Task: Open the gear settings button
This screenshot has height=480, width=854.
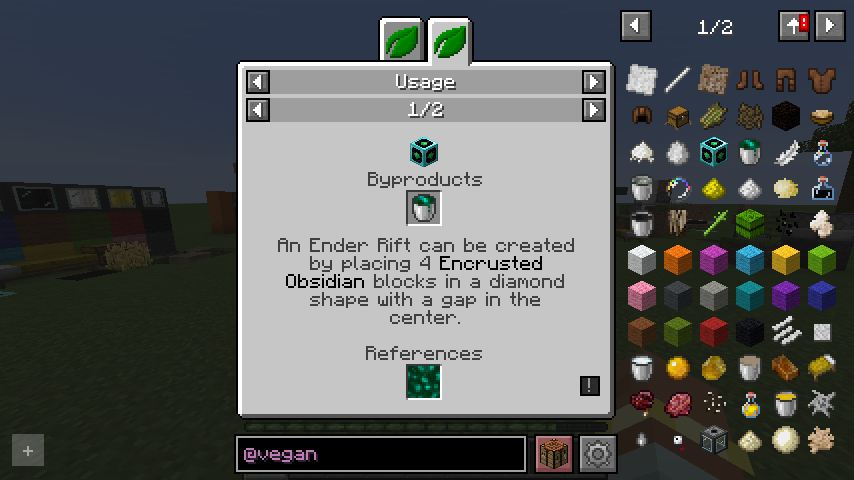Action: (598, 454)
